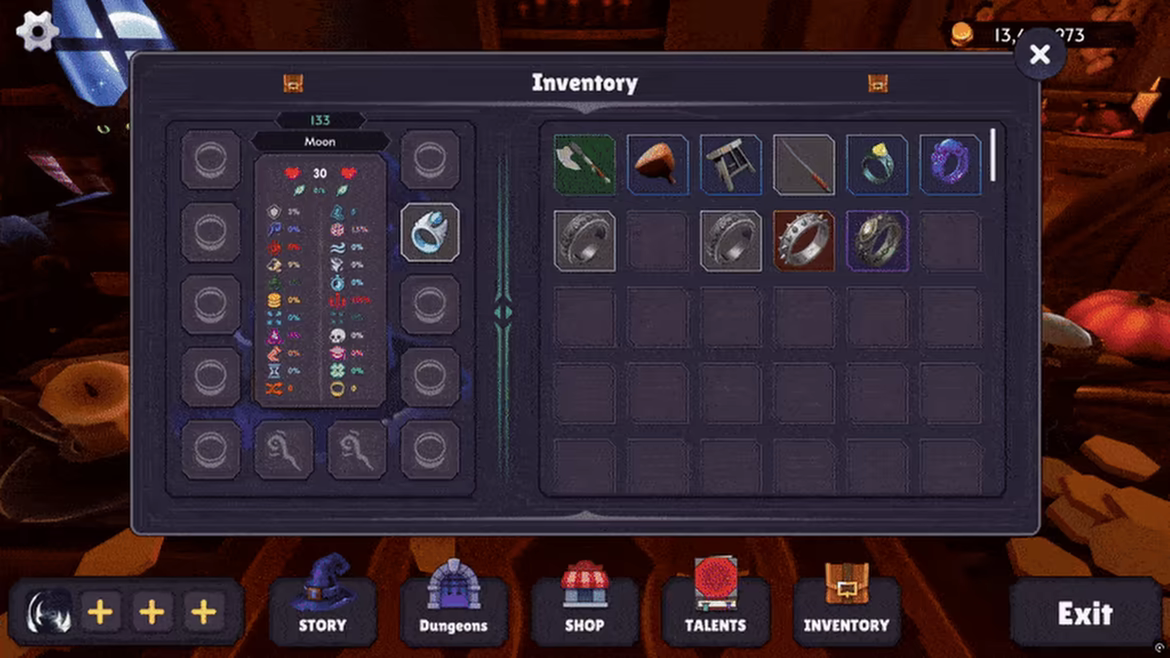Image resolution: width=1170 pixels, height=658 pixels.
Task: Select the orange funnel-shaped item
Action: click(x=657, y=165)
